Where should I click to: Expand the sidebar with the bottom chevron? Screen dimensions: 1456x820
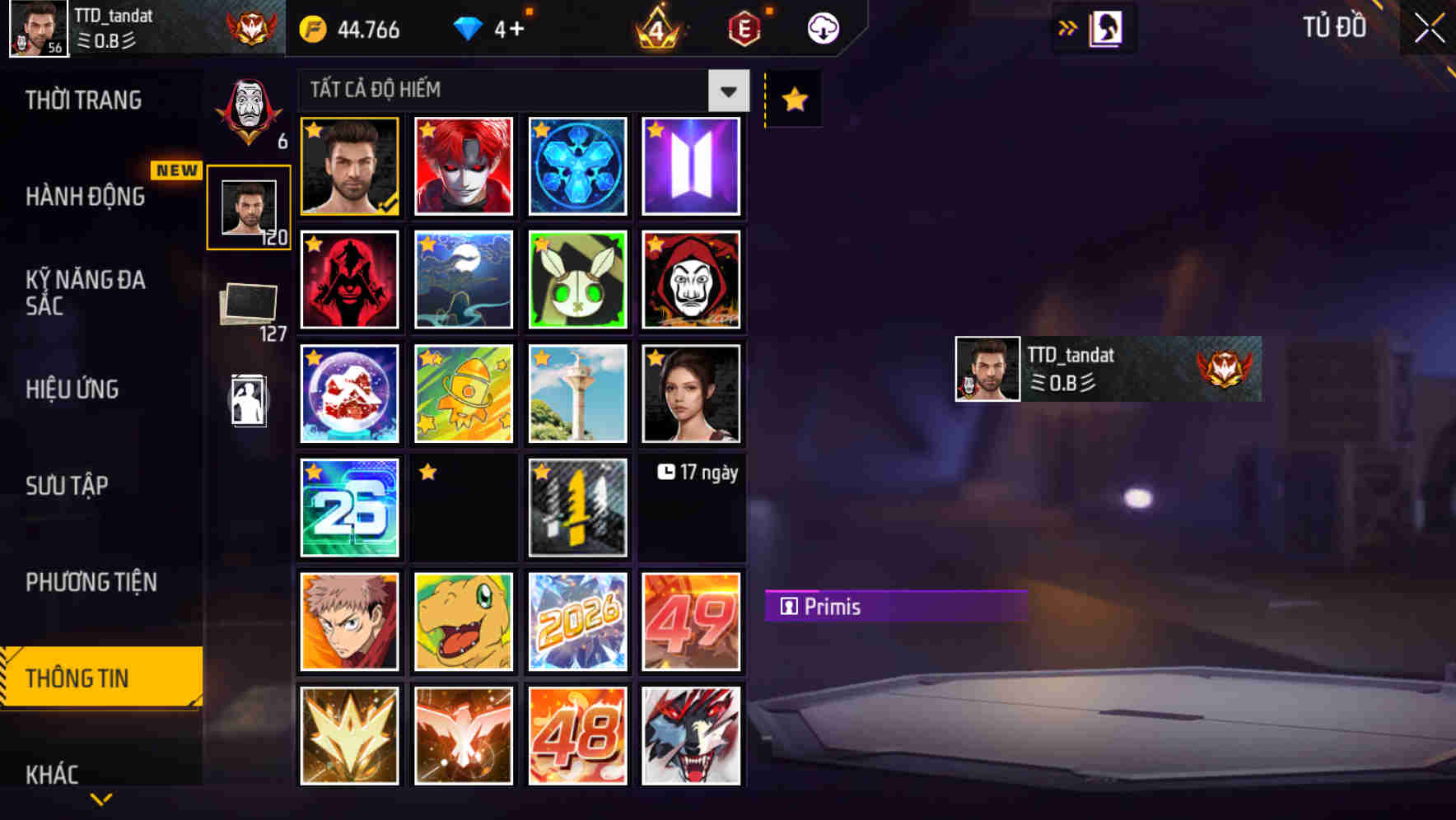(x=101, y=799)
